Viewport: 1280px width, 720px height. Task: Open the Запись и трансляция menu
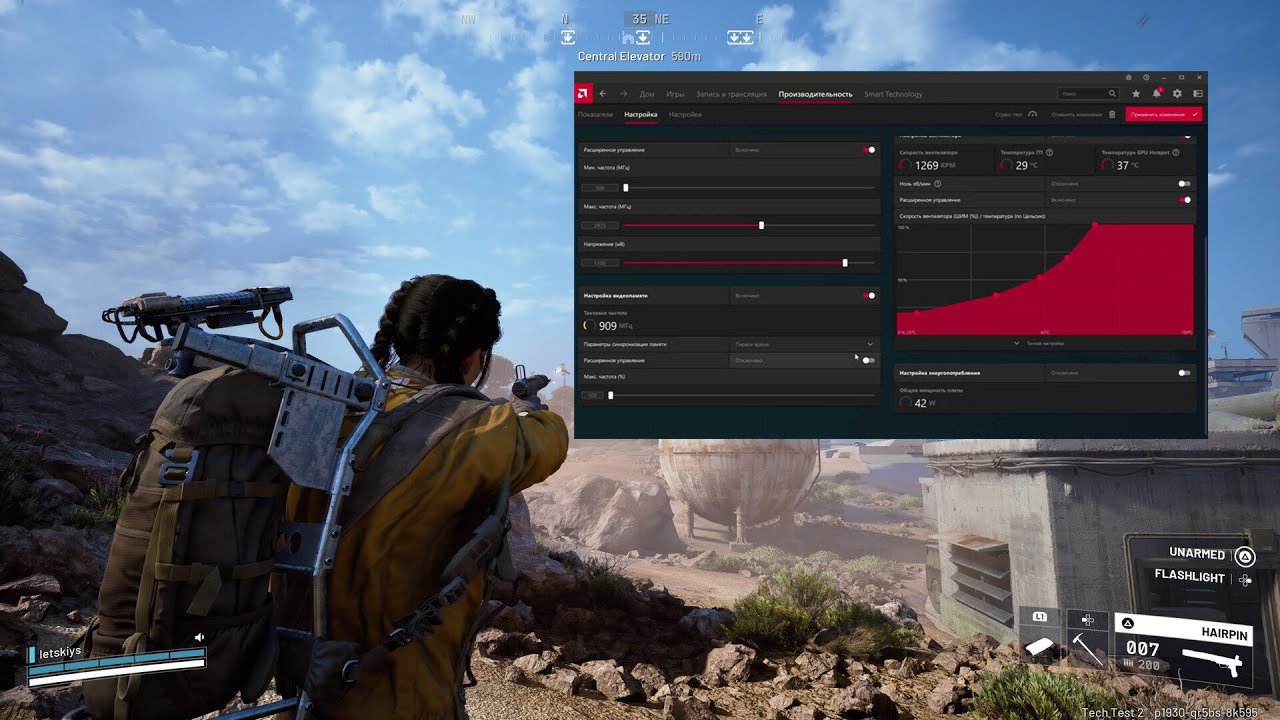click(733, 93)
